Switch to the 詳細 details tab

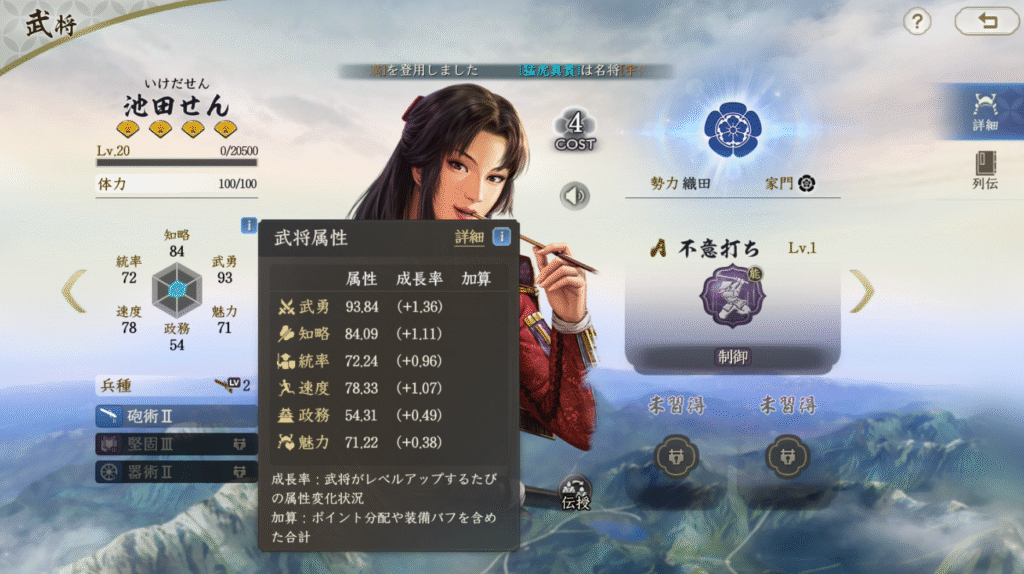point(985,110)
